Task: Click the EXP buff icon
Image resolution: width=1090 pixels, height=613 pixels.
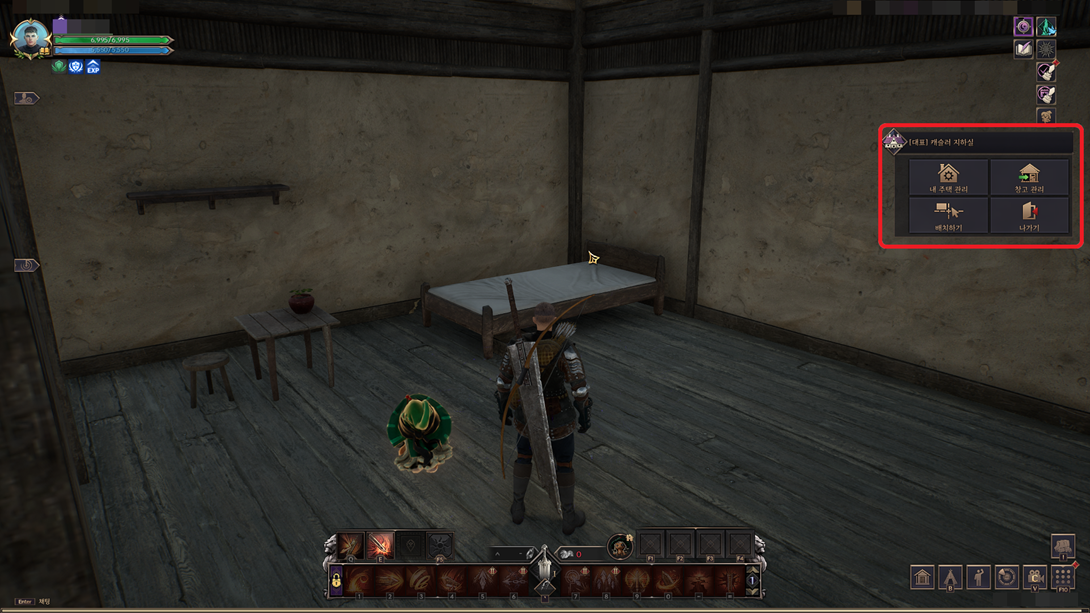Action: [93, 67]
